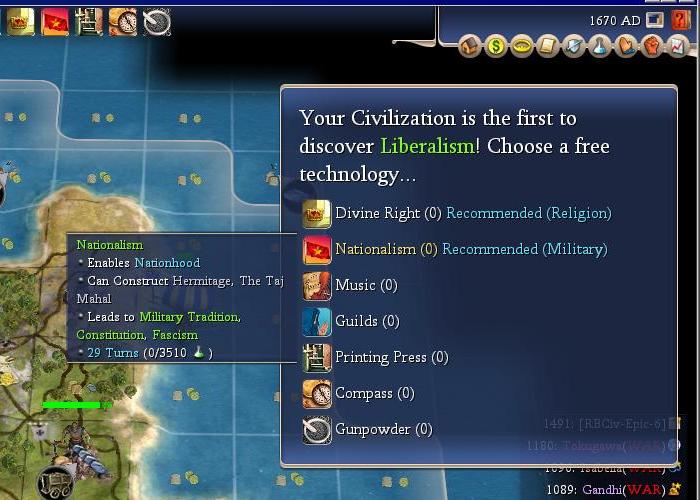Open the Civilopedia red question-mark book
The height and width of the screenshot is (500, 700).
[681, 20]
